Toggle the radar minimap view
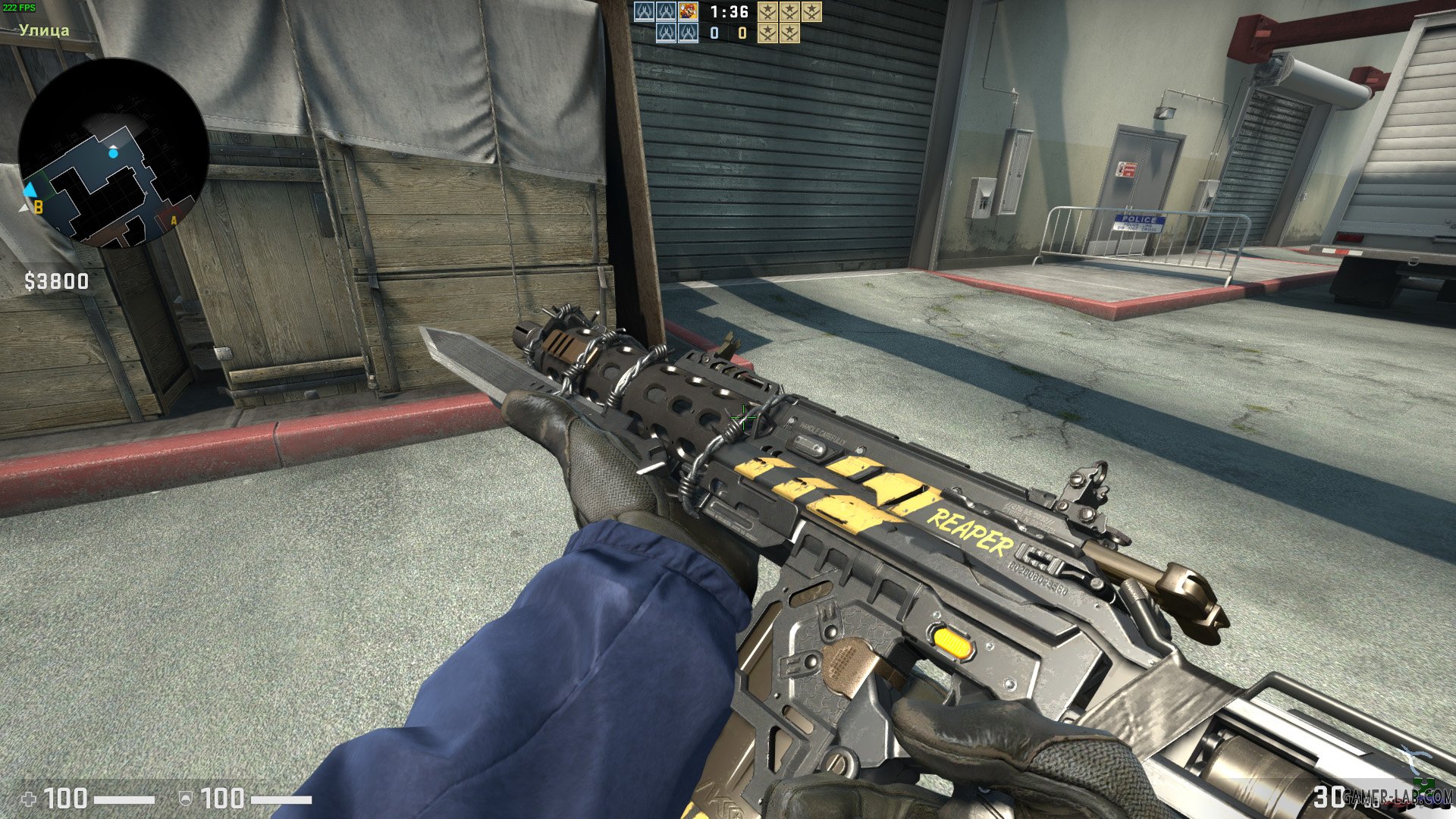 (x=115, y=155)
